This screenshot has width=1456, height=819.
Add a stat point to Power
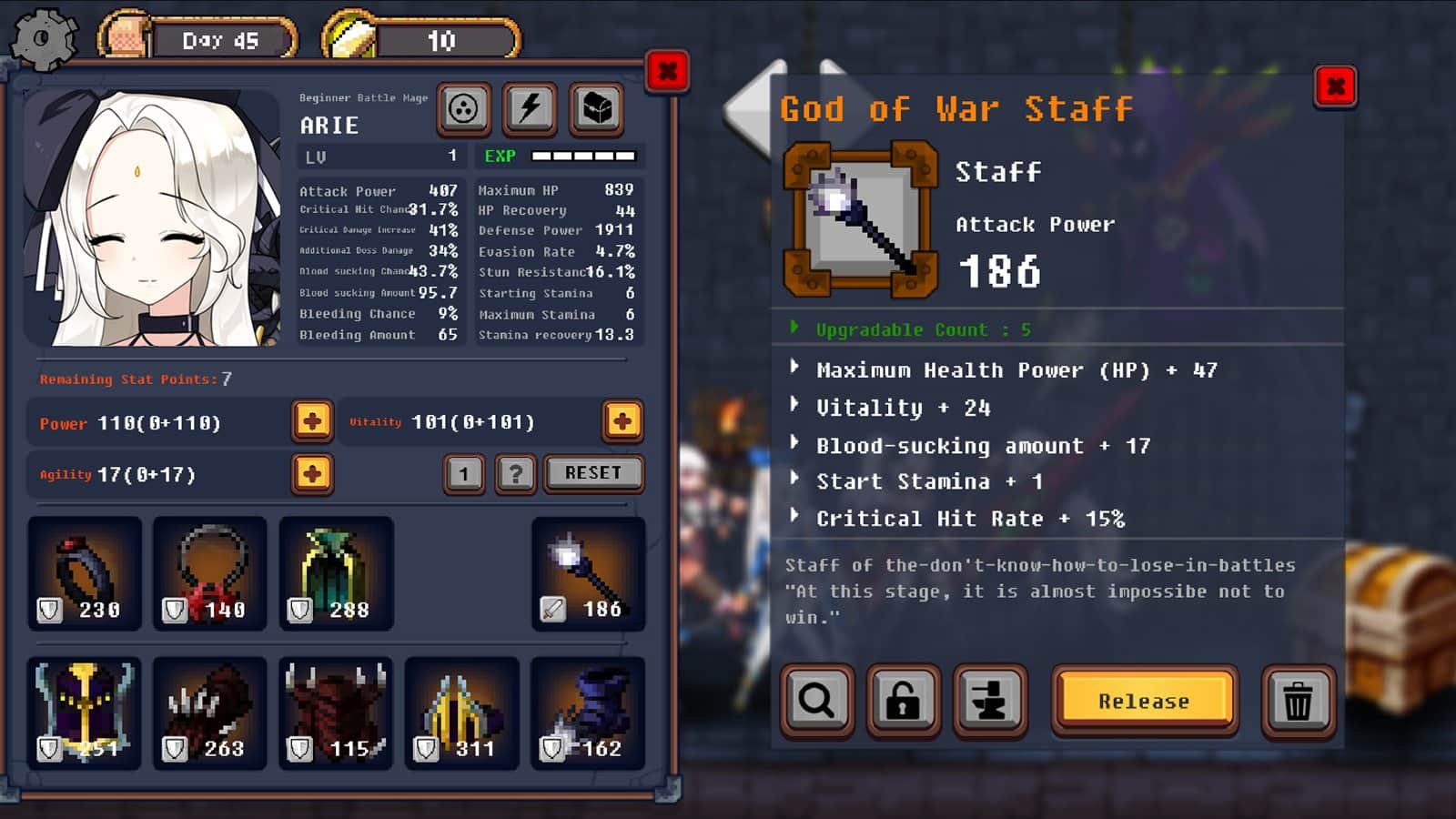click(x=312, y=421)
